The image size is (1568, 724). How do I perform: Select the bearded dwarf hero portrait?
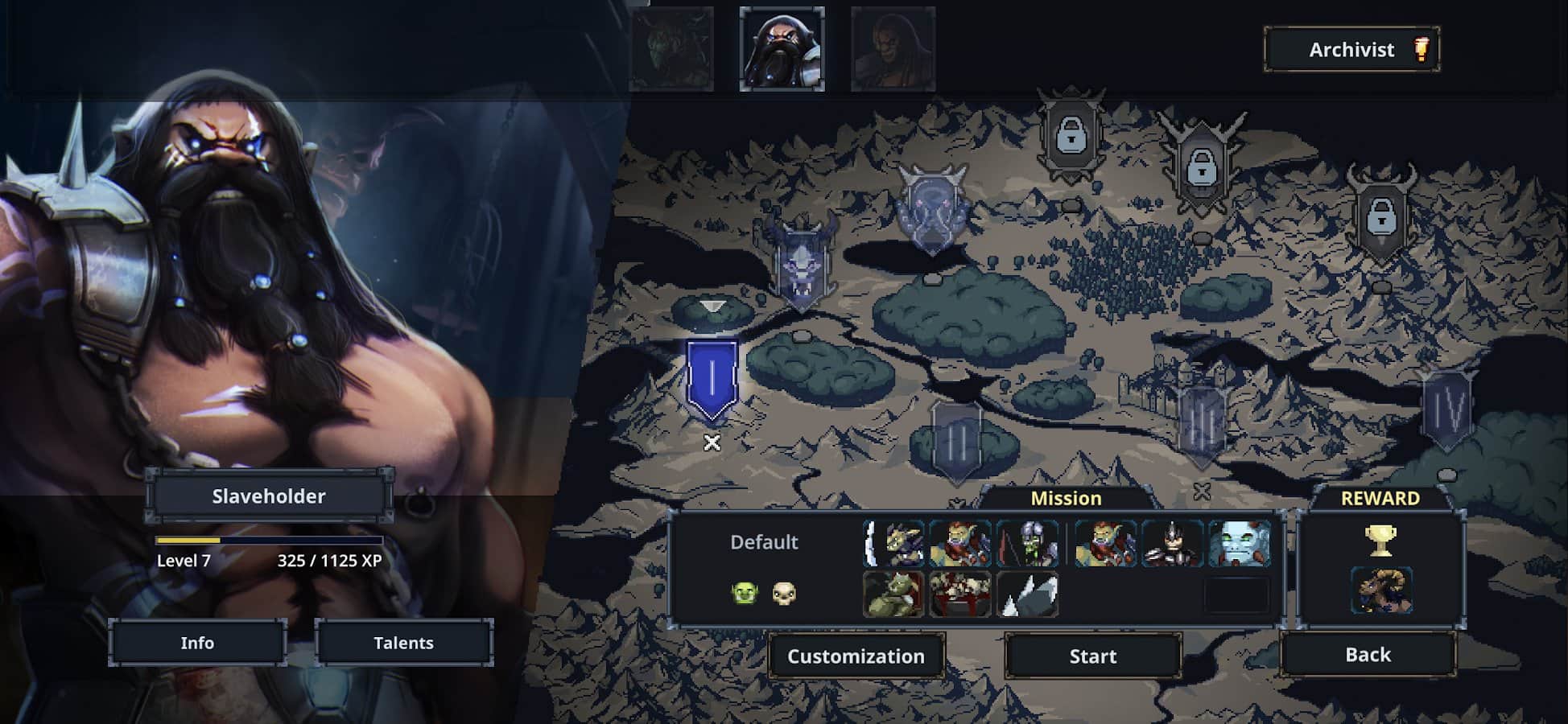[x=782, y=48]
